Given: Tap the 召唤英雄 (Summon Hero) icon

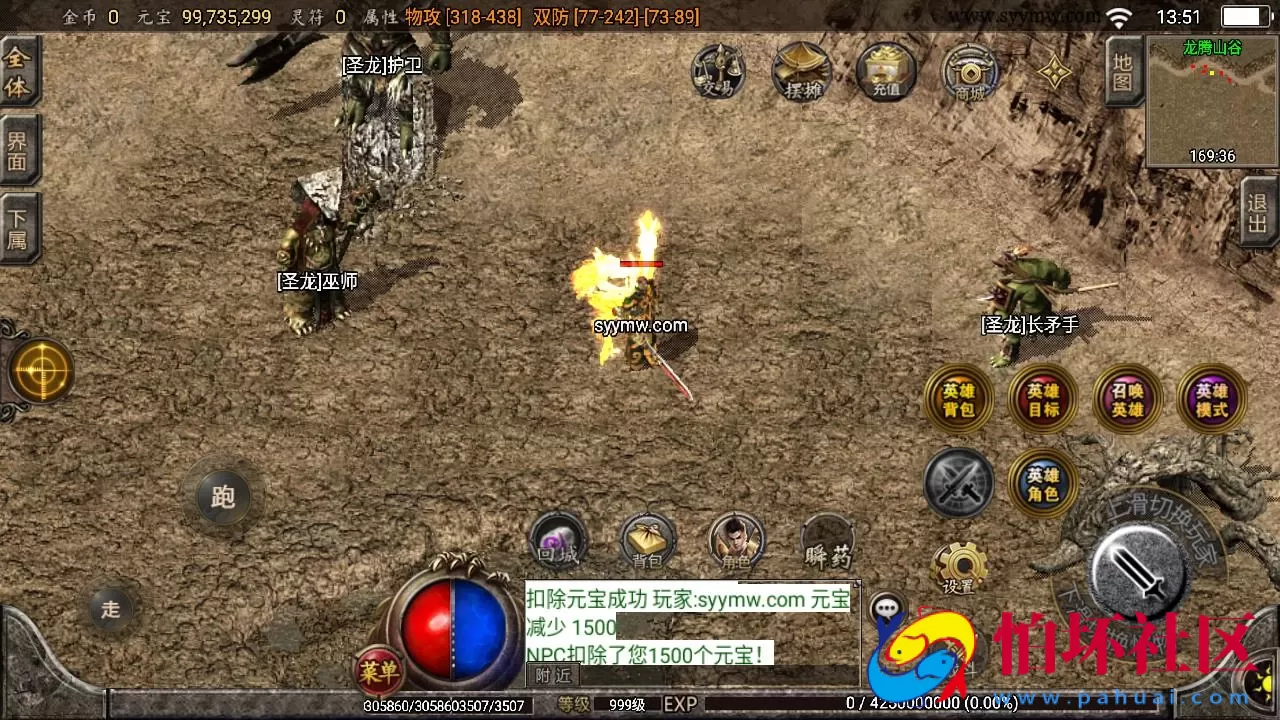Looking at the screenshot, I should coord(1127,398).
